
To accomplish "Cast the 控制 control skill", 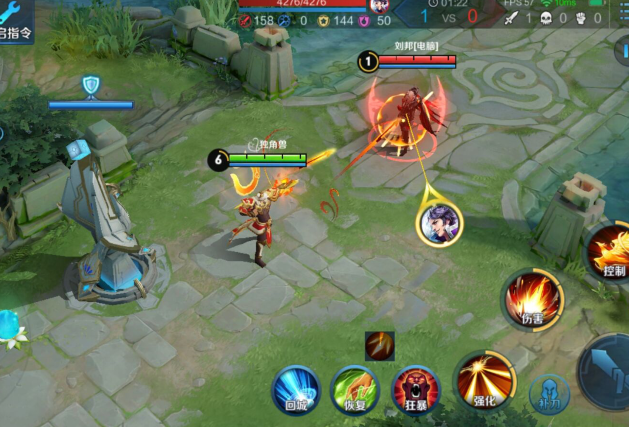I will pyautogui.click(x=610, y=250).
